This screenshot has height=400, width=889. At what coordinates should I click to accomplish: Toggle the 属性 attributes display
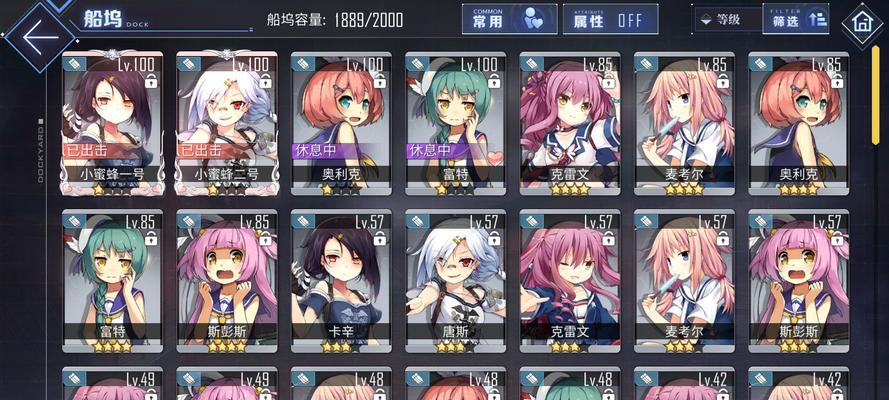616,19
